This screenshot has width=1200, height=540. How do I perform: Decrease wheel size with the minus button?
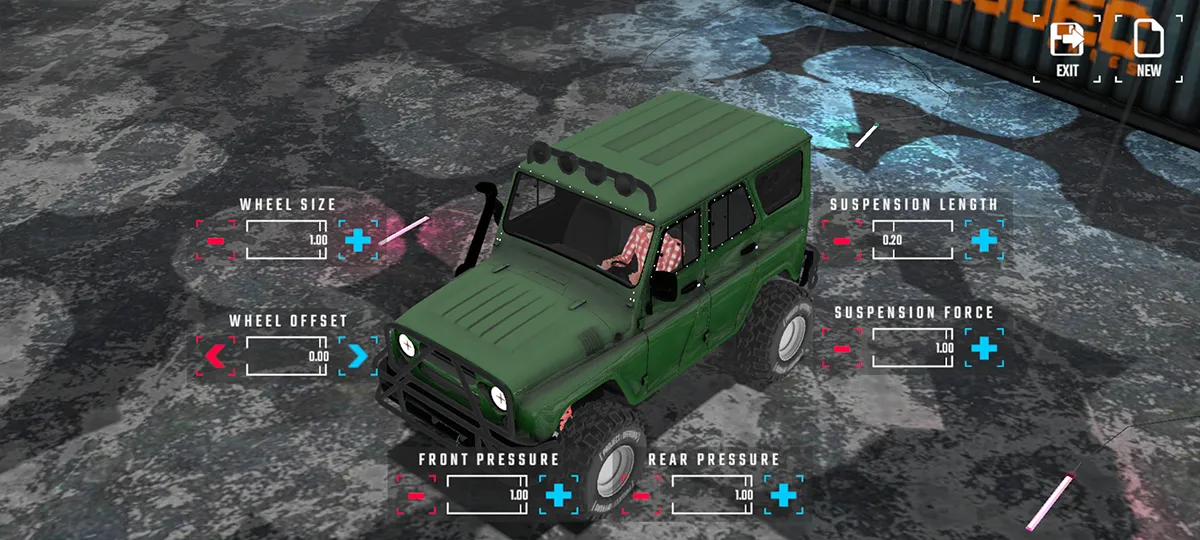216,240
